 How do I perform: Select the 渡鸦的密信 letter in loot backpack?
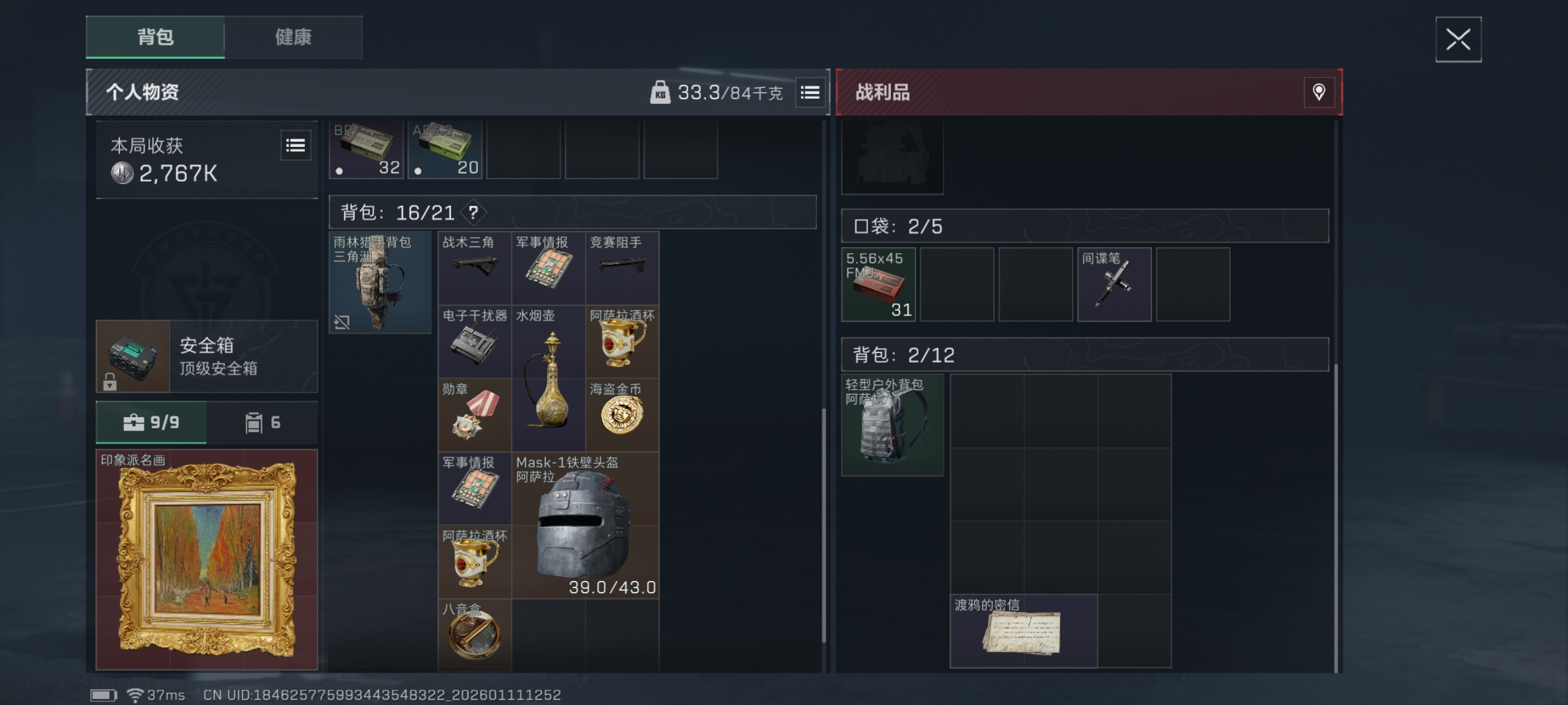pos(1024,630)
